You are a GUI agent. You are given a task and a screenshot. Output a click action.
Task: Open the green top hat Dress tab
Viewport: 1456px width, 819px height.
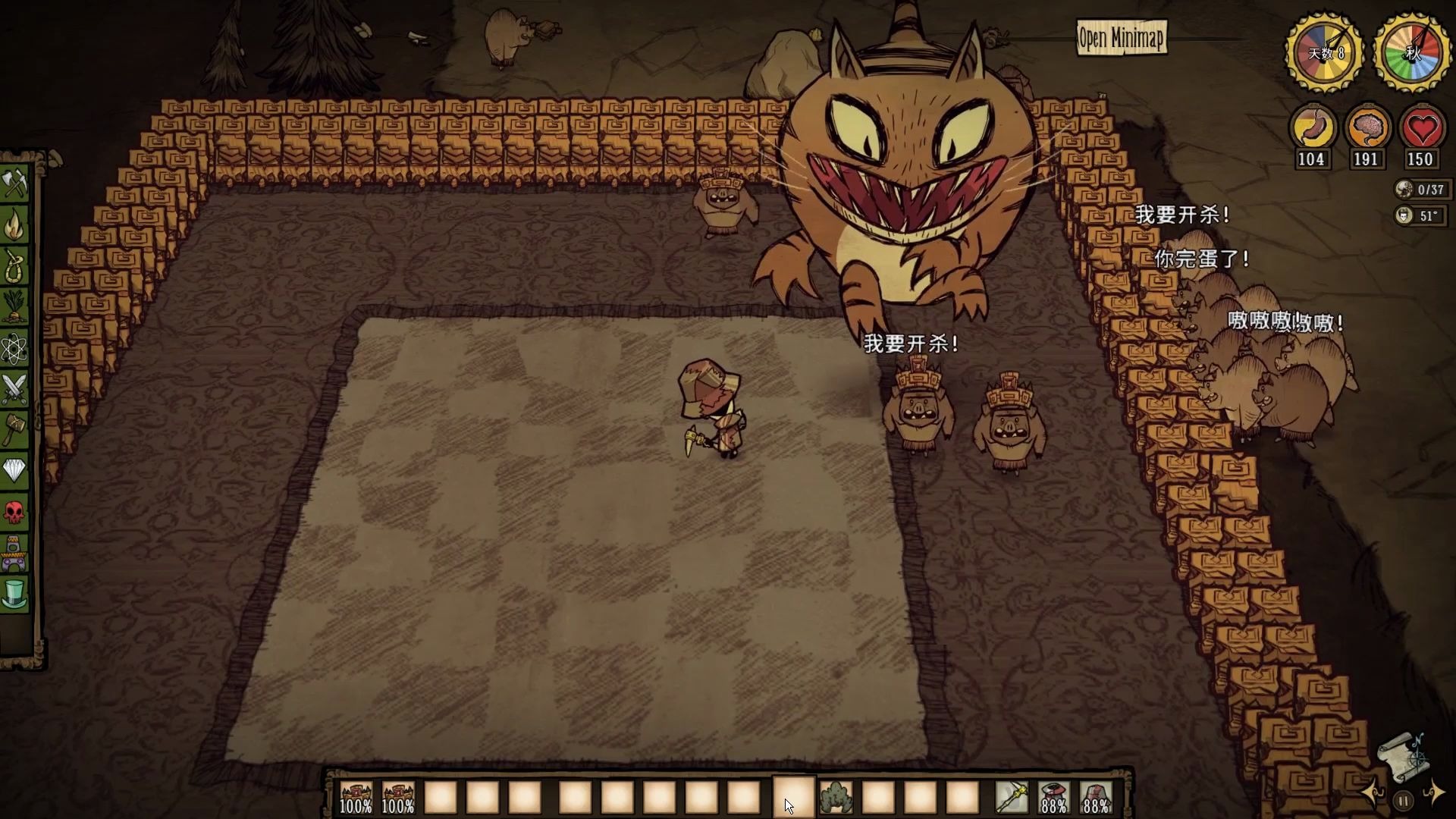(x=14, y=594)
